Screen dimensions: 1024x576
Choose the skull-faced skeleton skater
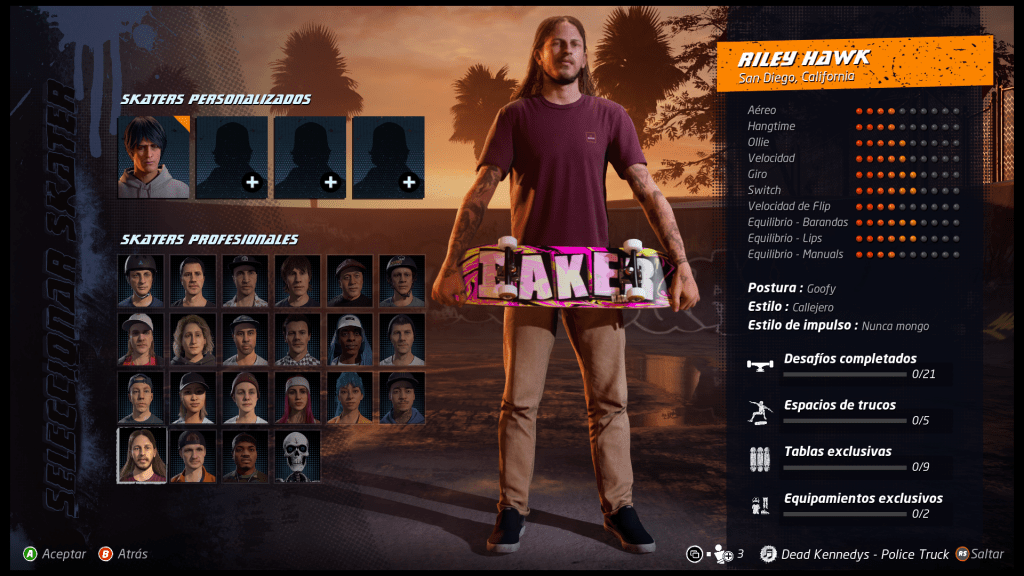(297, 456)
